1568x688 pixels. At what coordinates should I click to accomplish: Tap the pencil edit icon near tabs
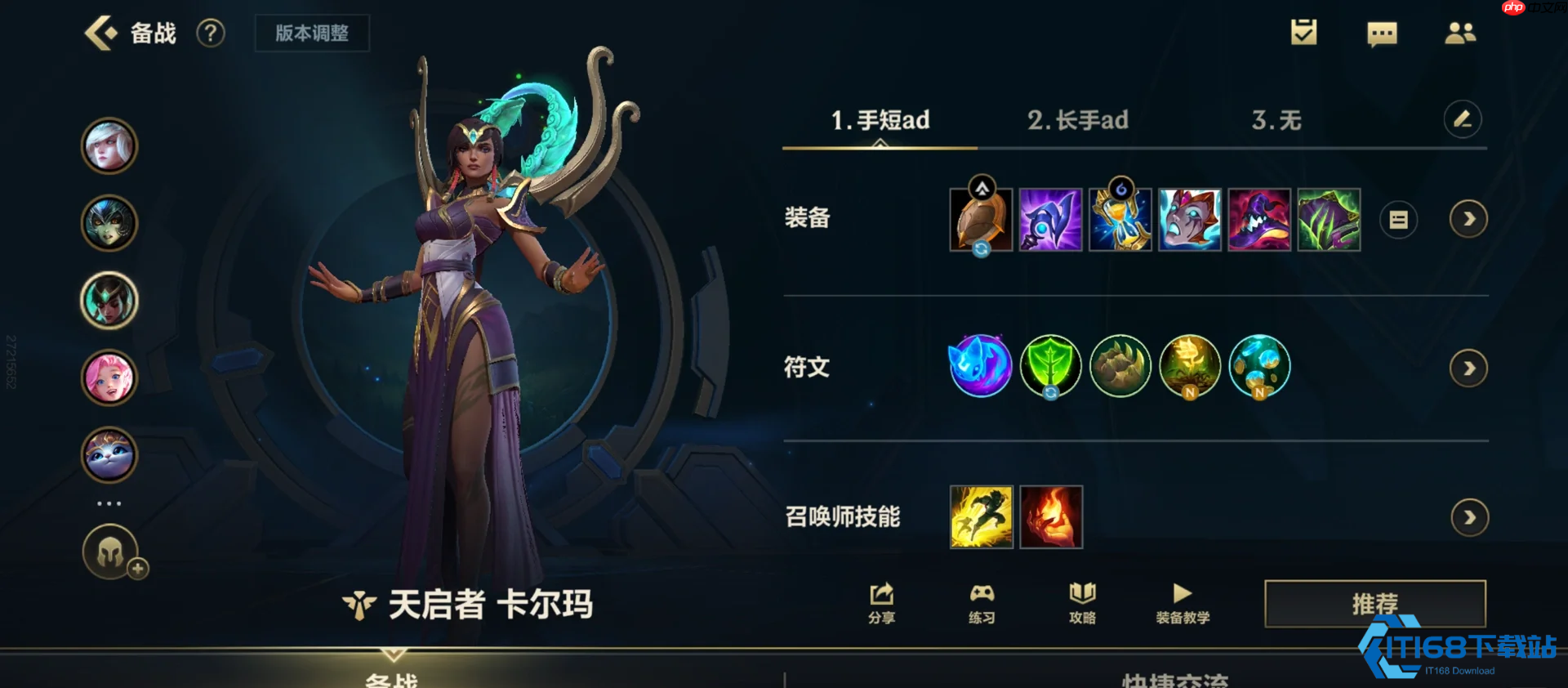point(1463,119)
